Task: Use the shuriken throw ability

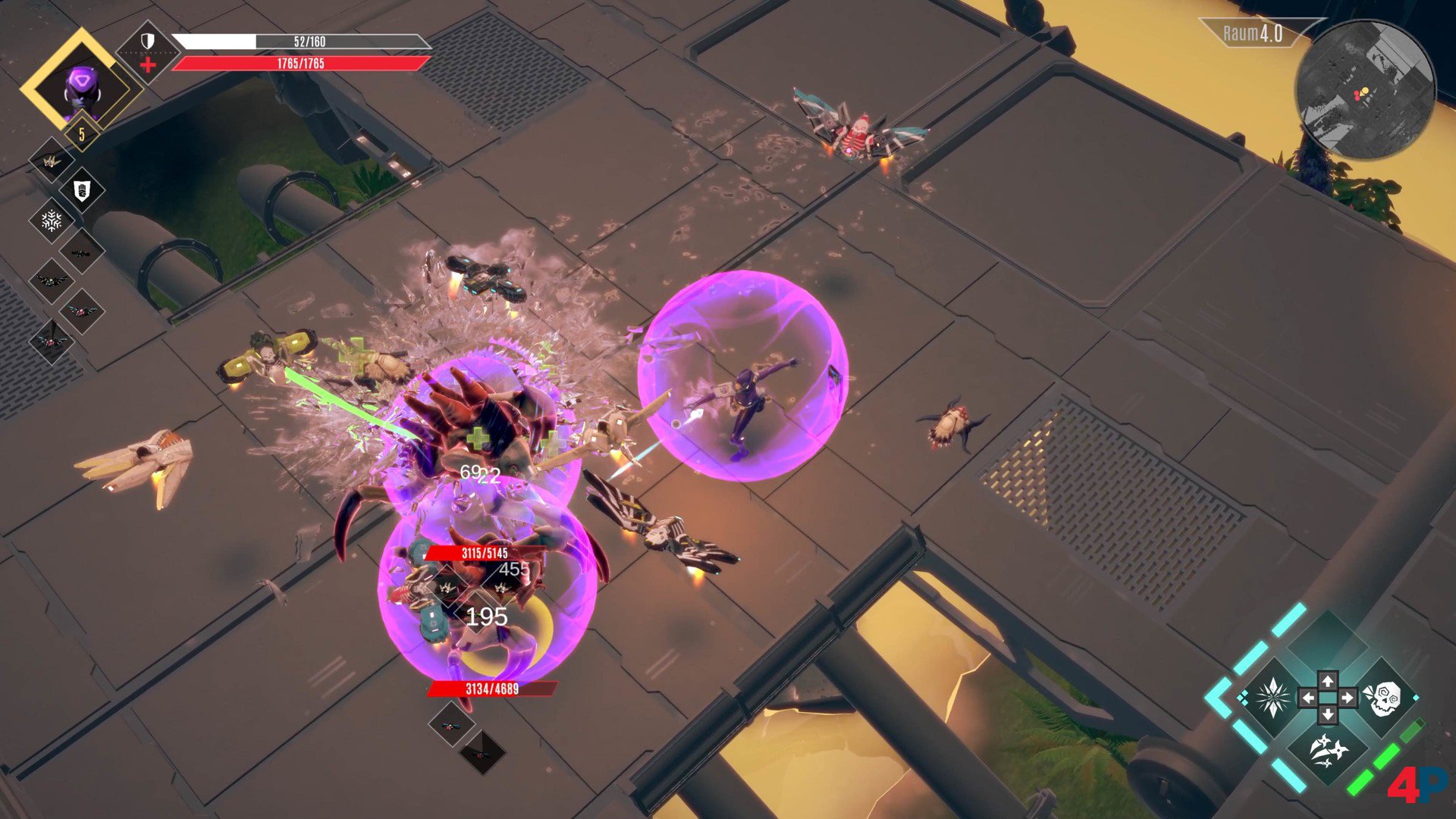Action: click(1327, 752)
